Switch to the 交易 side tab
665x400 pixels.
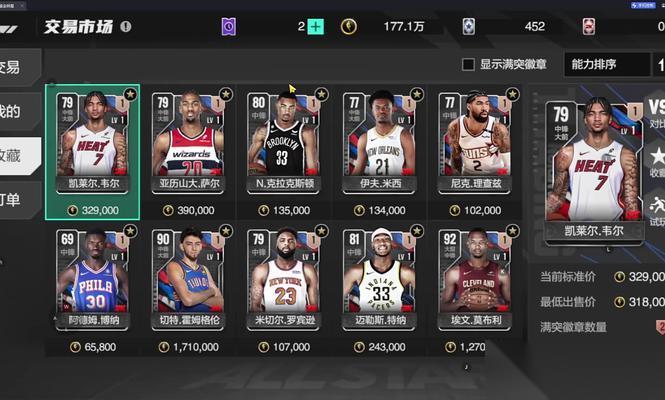[x=12, y=67]
